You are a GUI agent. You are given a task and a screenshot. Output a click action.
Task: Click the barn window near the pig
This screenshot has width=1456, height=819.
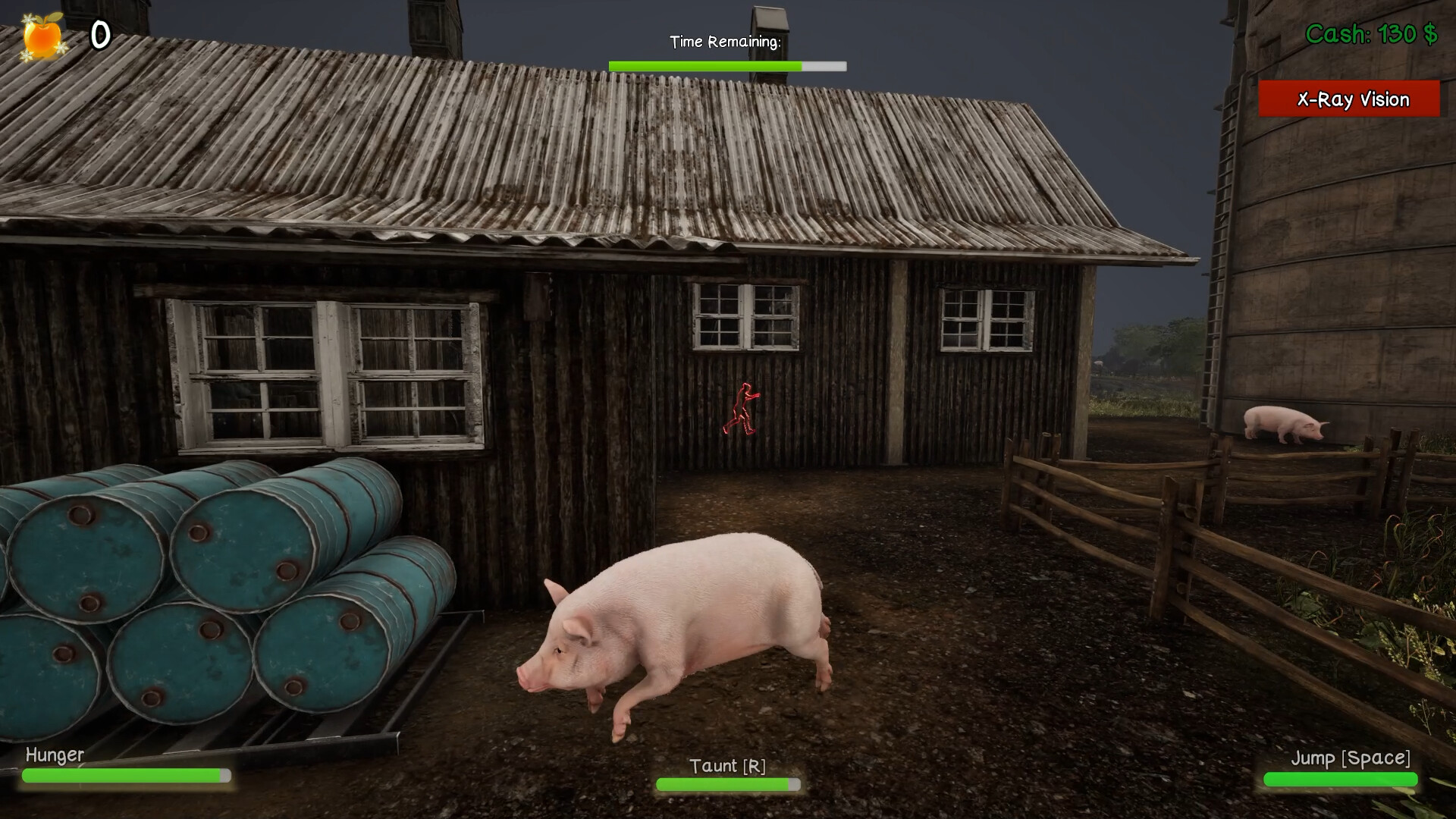coord(747,318)
